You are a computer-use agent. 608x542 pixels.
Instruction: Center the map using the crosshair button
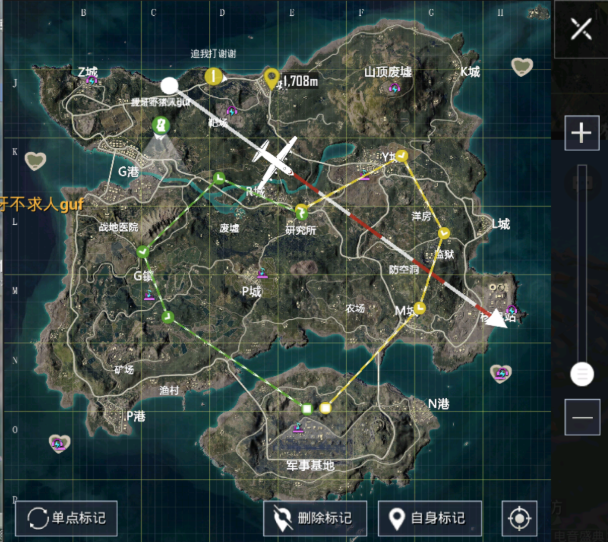point(518,518)
